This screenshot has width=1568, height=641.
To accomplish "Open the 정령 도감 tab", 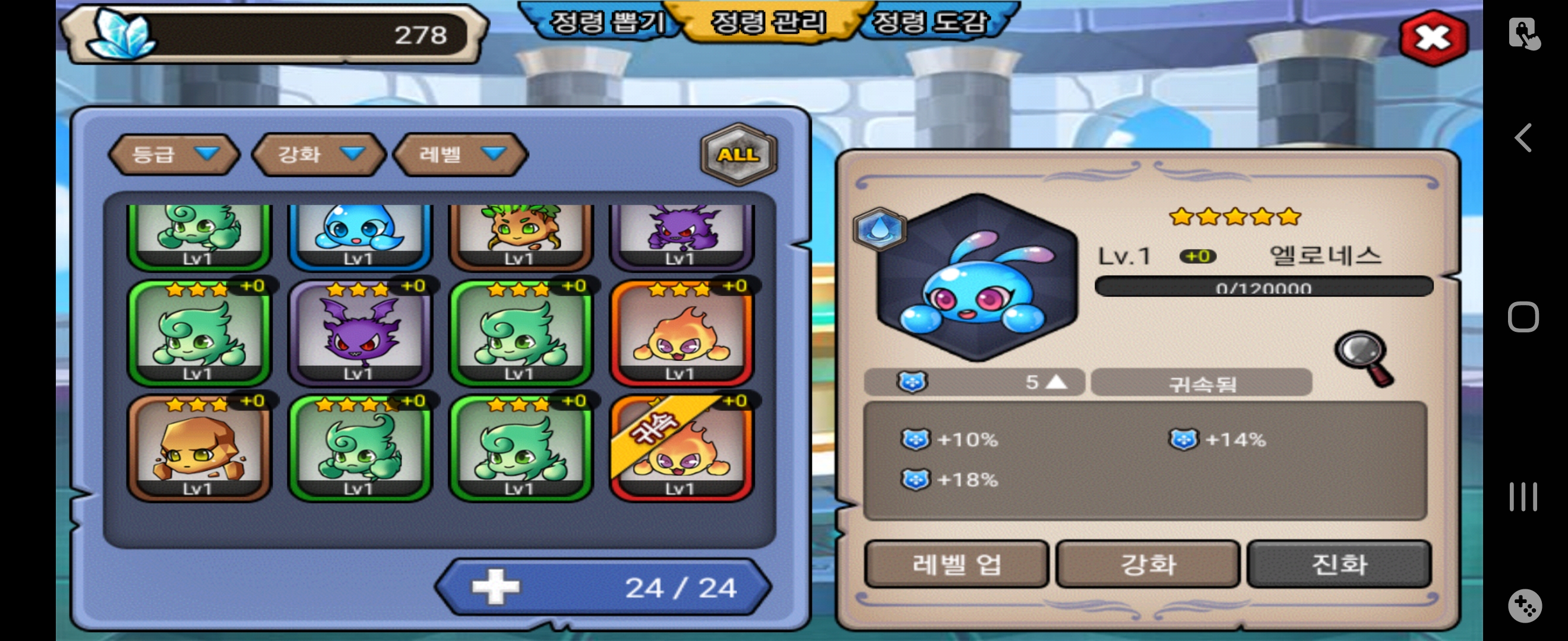I will tap(930, 23).
